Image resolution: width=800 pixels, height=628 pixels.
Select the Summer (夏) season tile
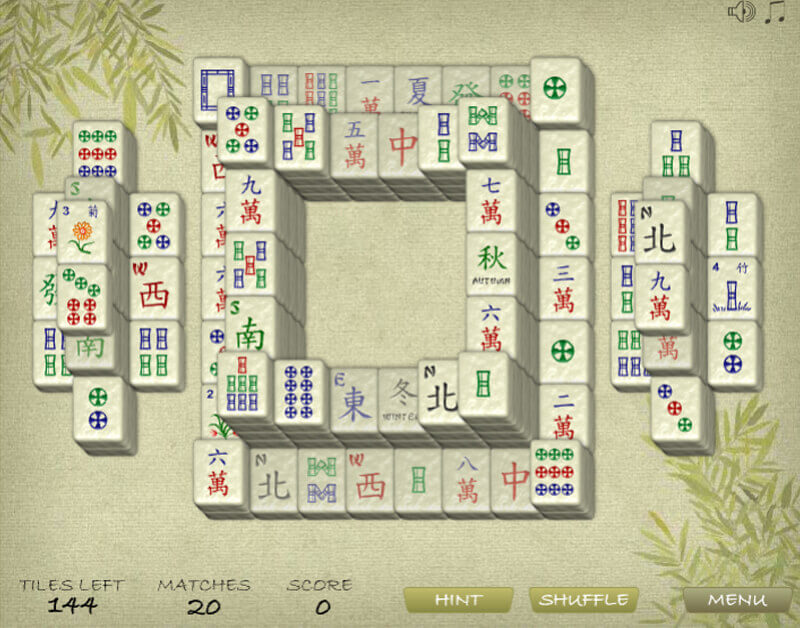pos(417,90)
